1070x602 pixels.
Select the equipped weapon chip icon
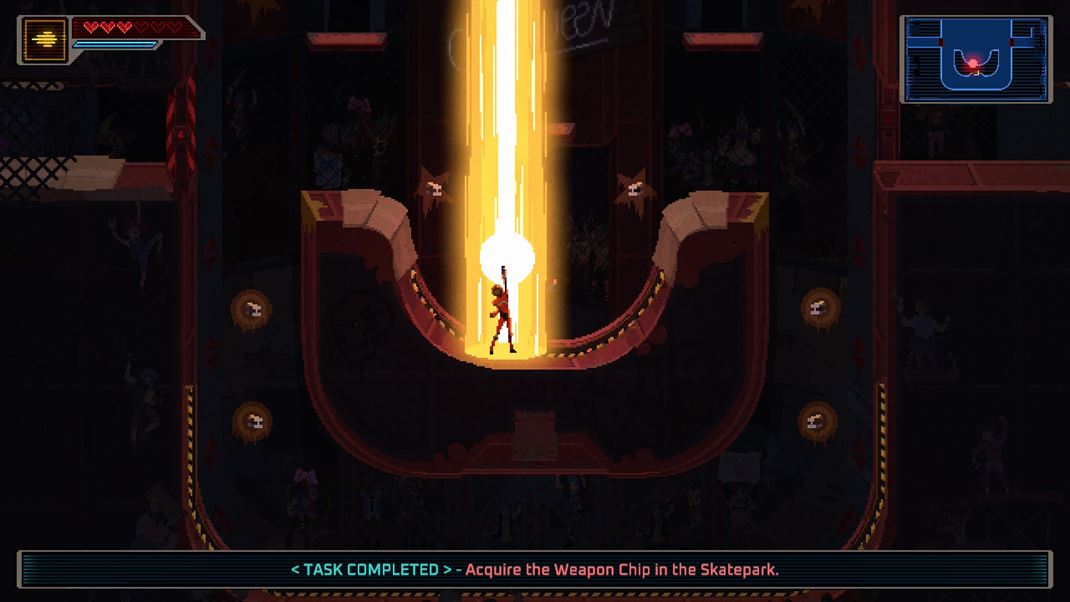[45, 40]
